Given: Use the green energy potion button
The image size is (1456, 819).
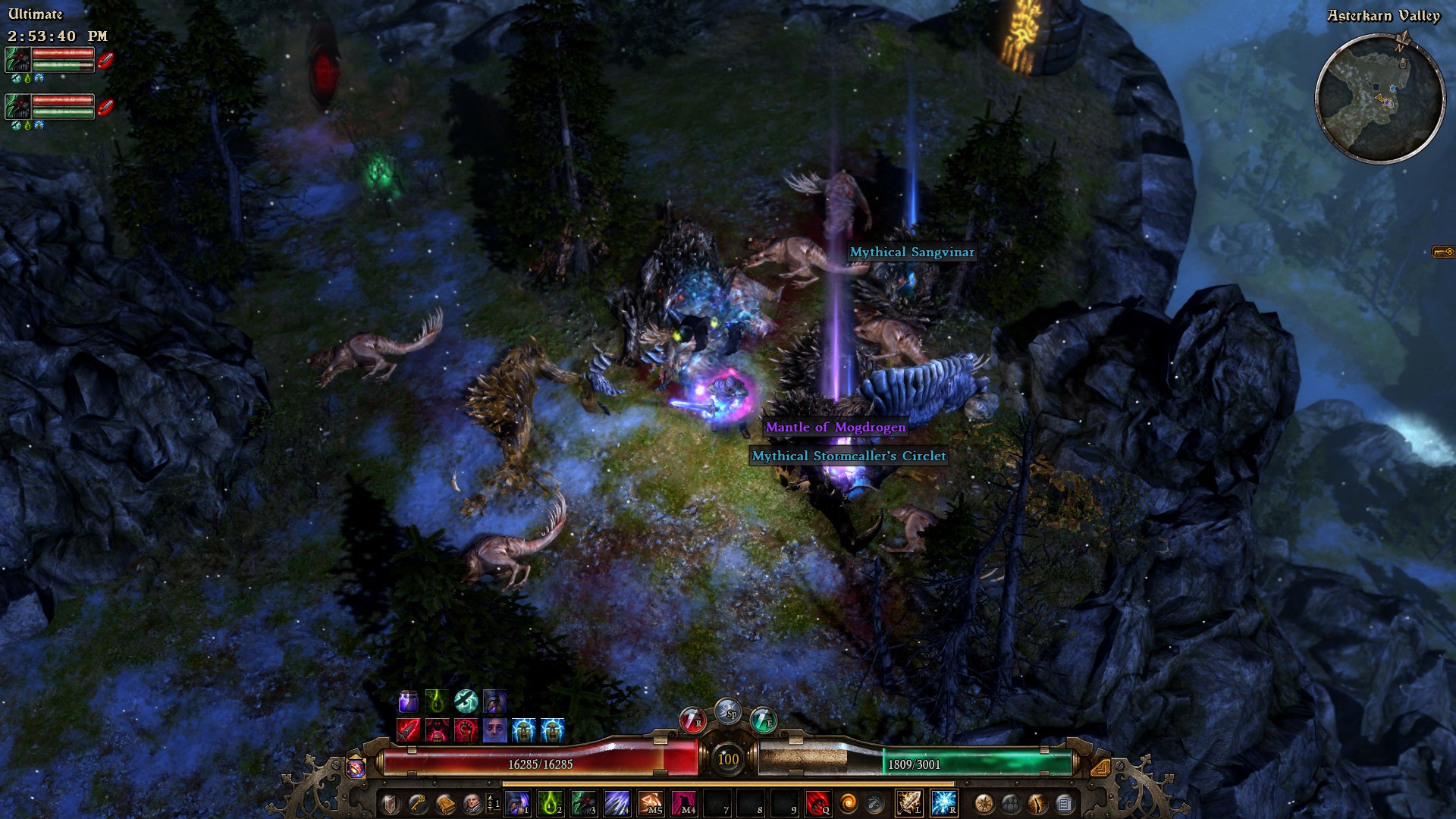Looking at the screenshot, I should coord(763,720).
